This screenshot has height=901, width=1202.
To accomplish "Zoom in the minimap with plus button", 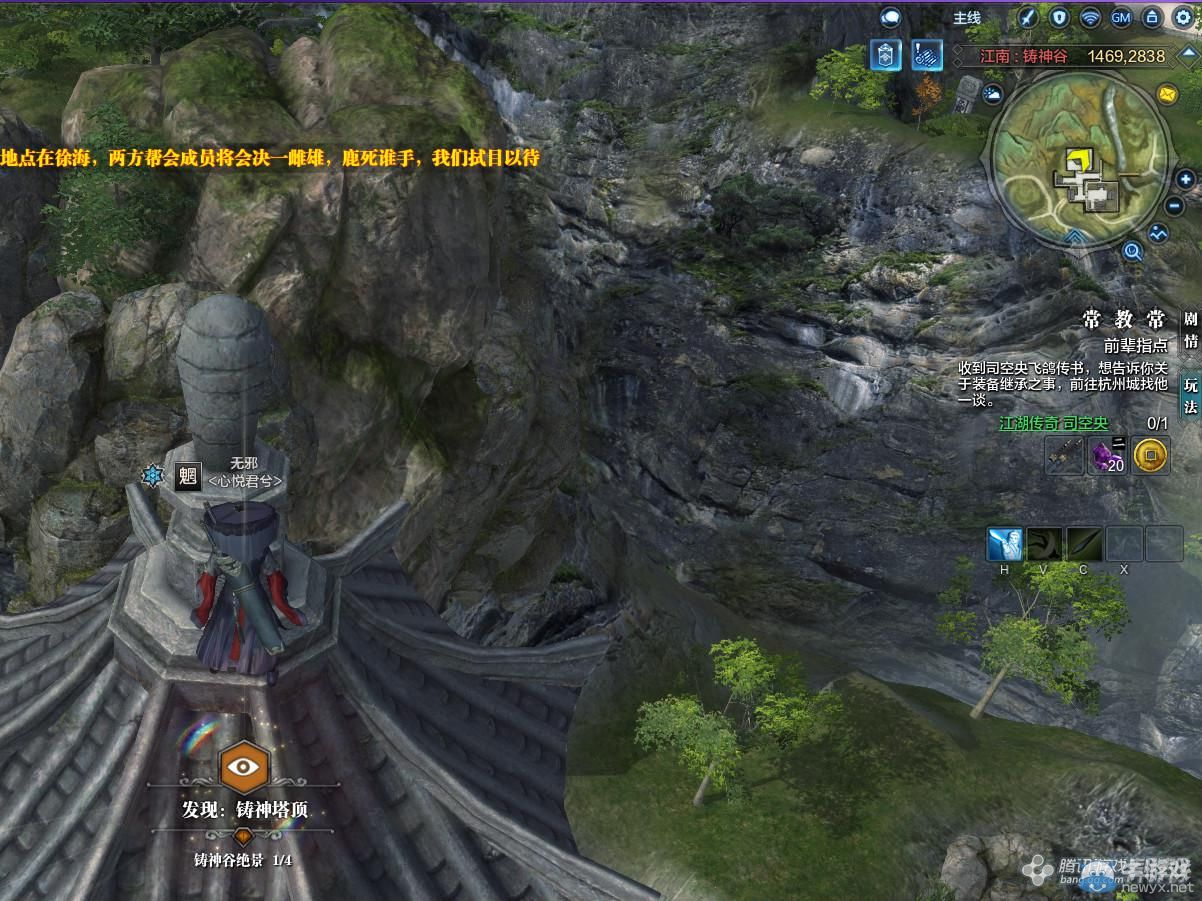I will (x=1186, y=180).
